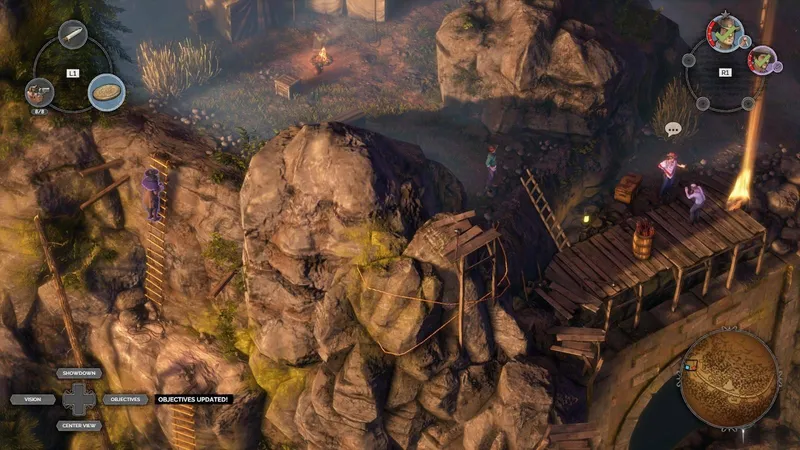This screenshot has height=450, width=800.
Task: Open the Objectives list
Action: click(125, 399)
